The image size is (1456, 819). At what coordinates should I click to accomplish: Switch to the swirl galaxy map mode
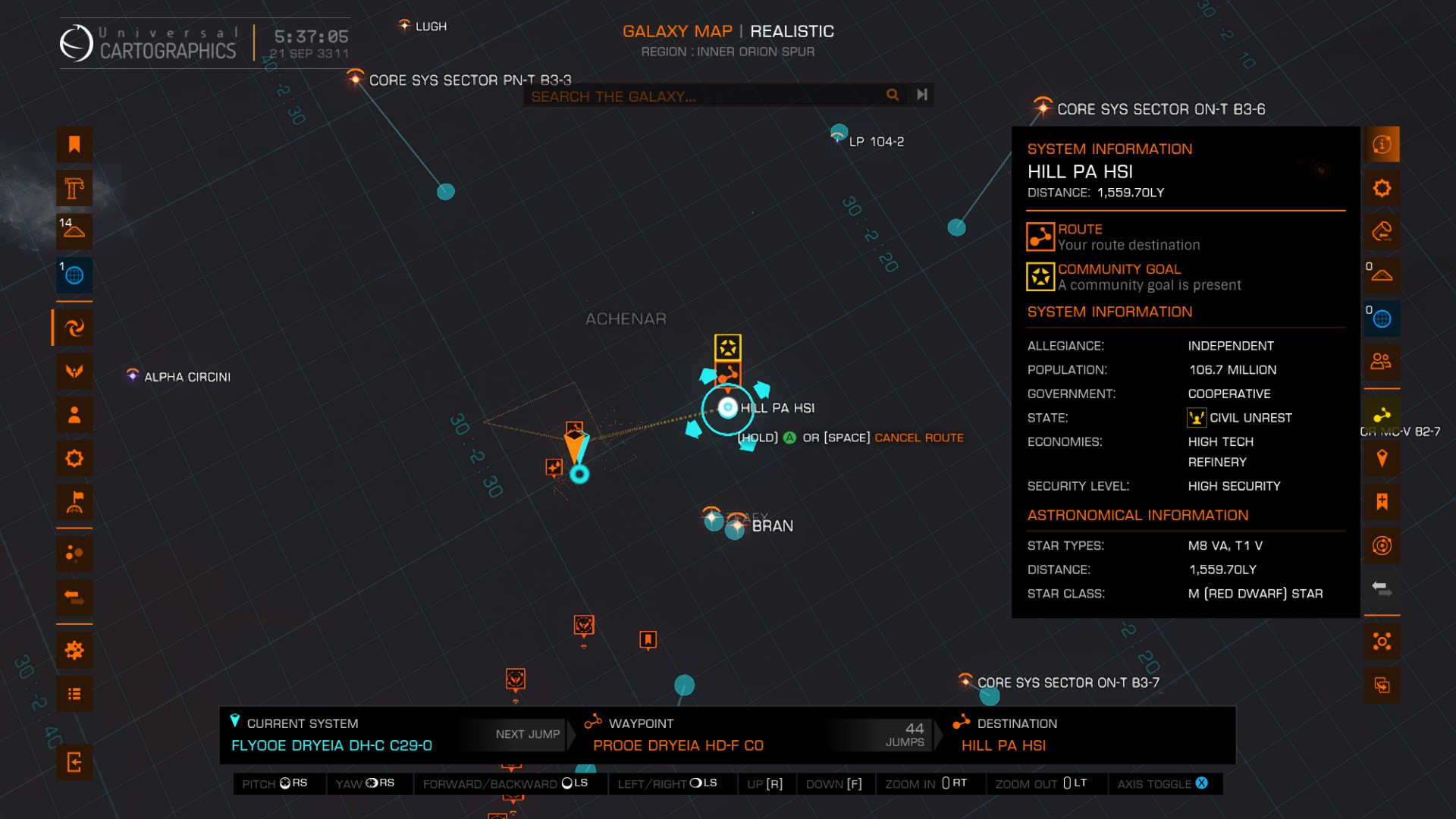click(x=74, y=328)
